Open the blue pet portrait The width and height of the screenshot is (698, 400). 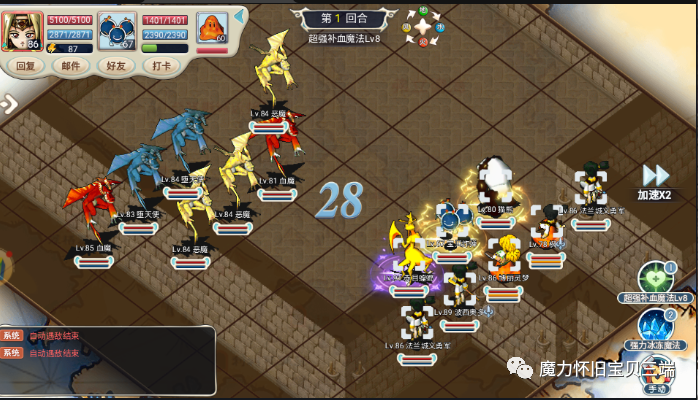pos(117,30)
